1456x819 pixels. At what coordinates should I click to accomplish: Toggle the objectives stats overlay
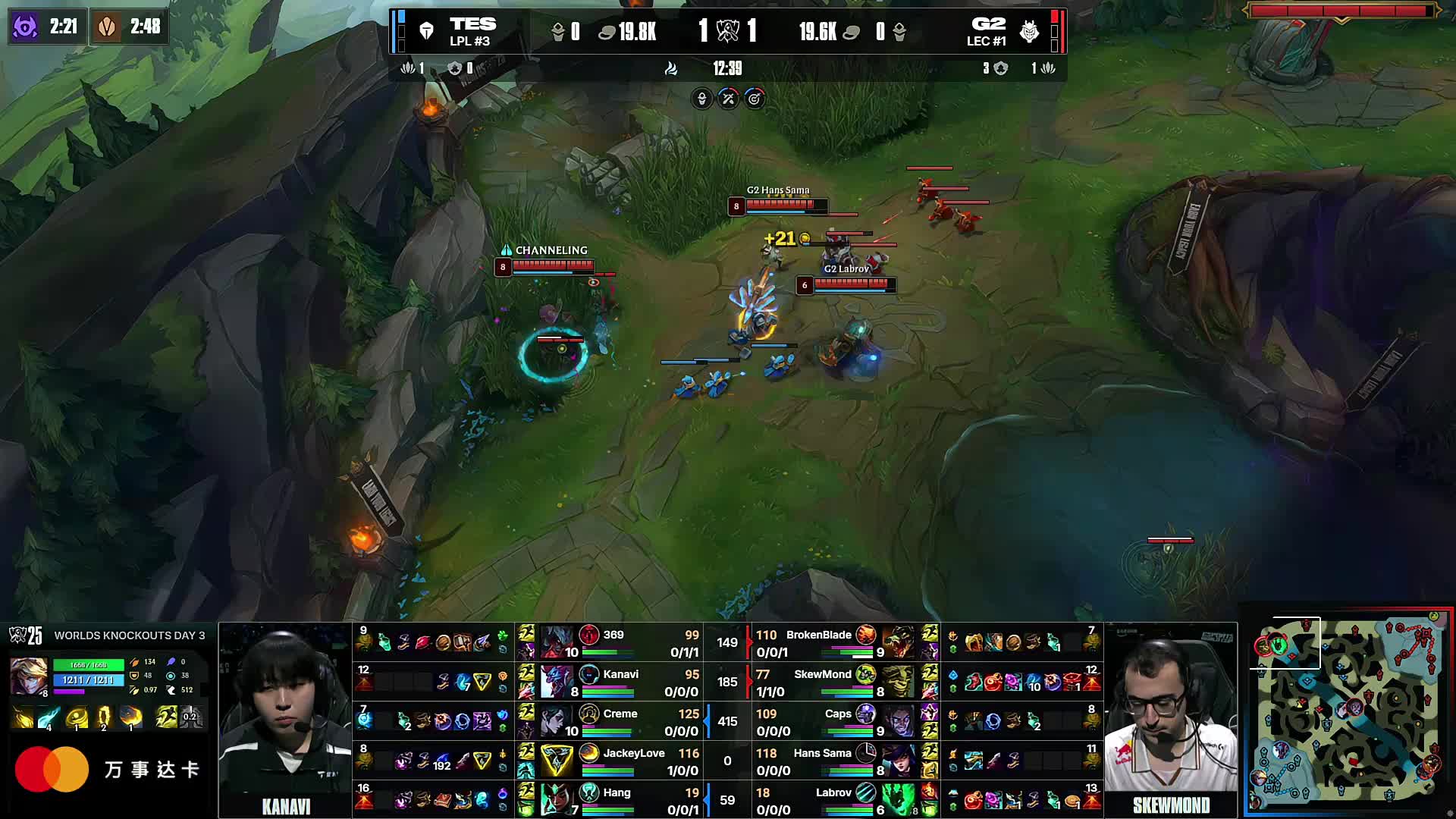755,99
